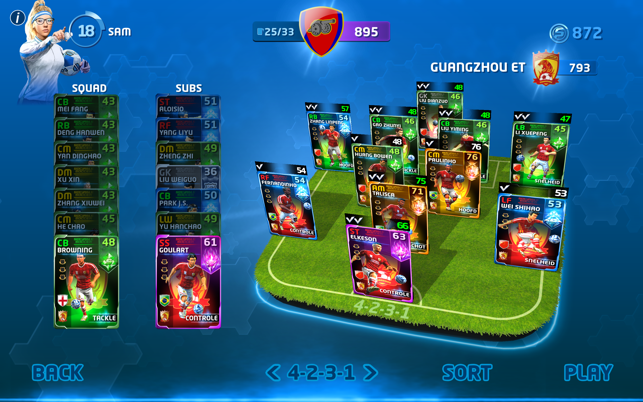Go back with the BACK button
Image resolution: width=643 pixels, height=402 pixels.
pos(57,373)
